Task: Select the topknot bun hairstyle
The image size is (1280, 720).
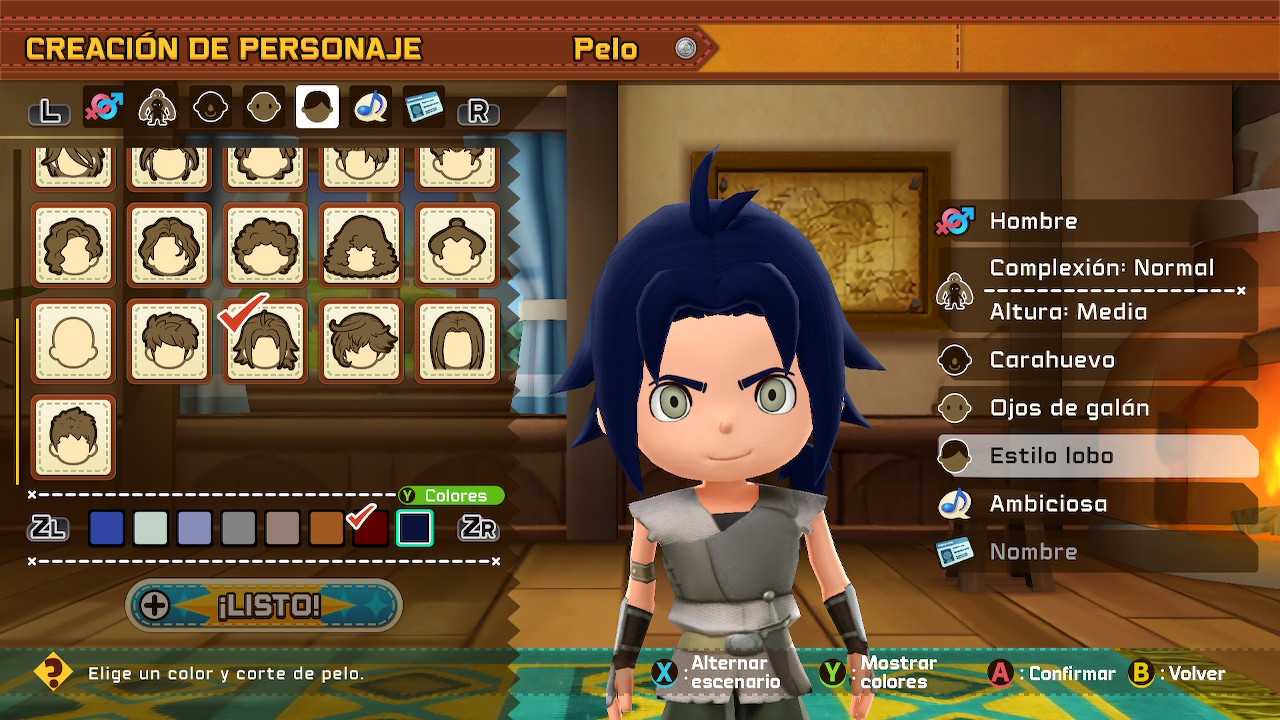Action: coord(457,244)
